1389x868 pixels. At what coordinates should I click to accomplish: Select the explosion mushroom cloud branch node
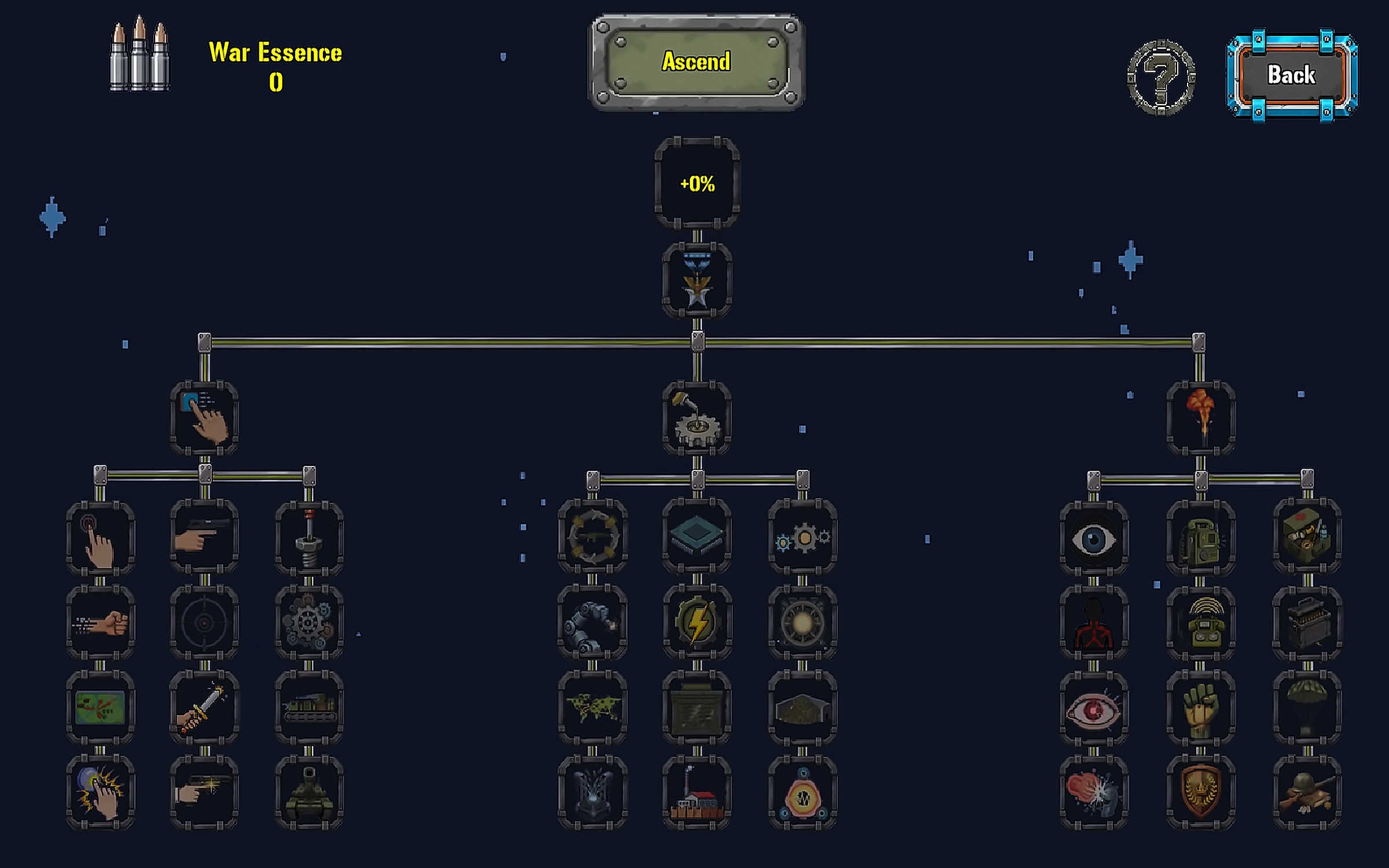[x=1201, y=418]
